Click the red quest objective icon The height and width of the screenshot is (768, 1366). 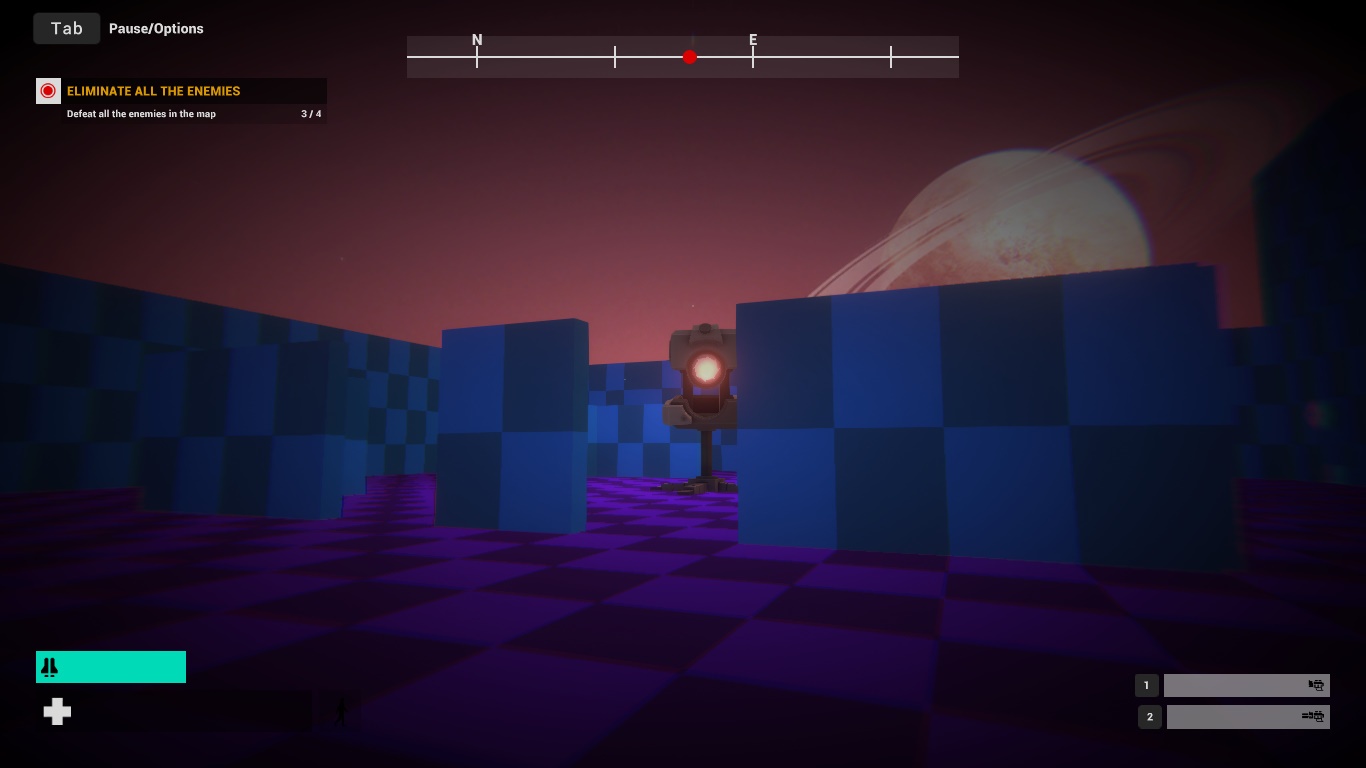pyautogui.click(x=48, y=90)
